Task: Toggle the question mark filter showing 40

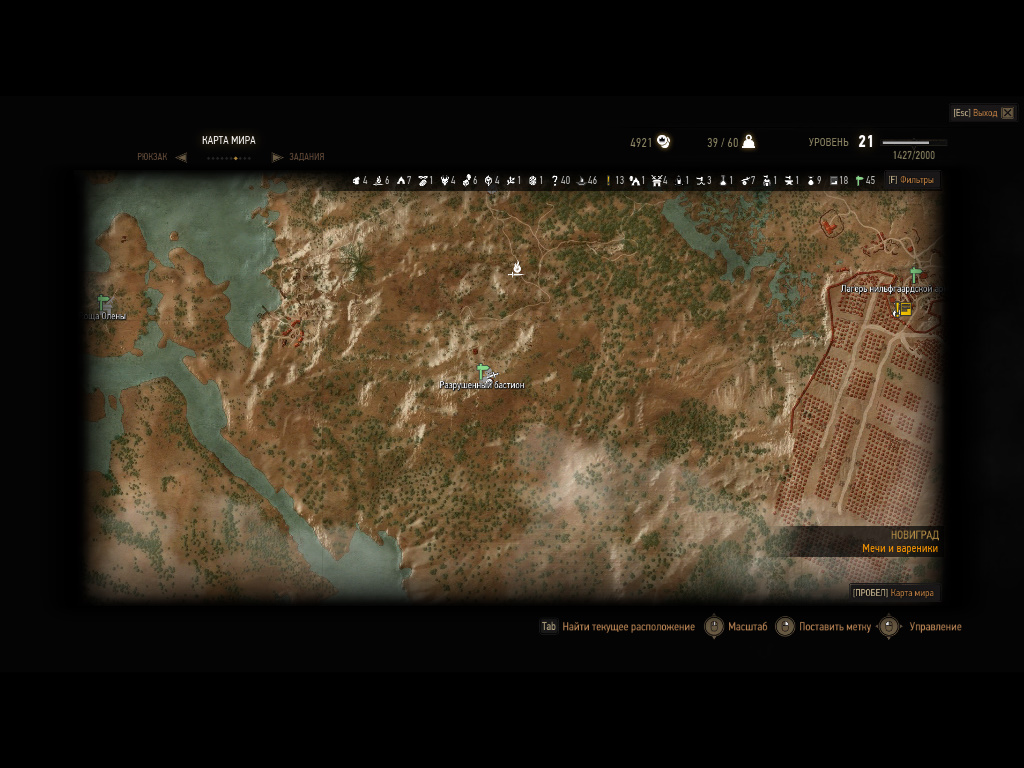Action: coord(560,181)
